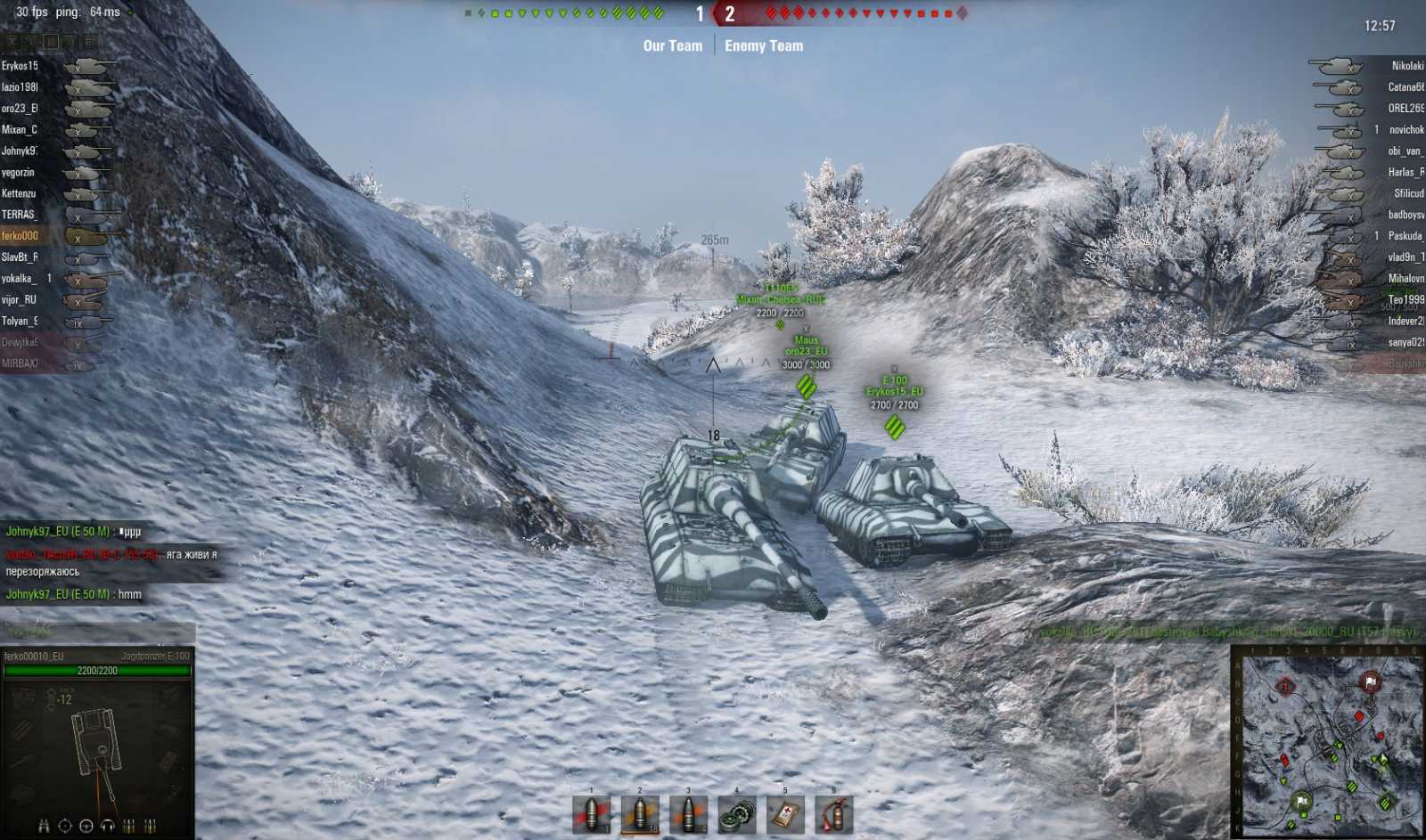Click the minimap
Screen dimensions: 1426x840
click(1329, 741)
